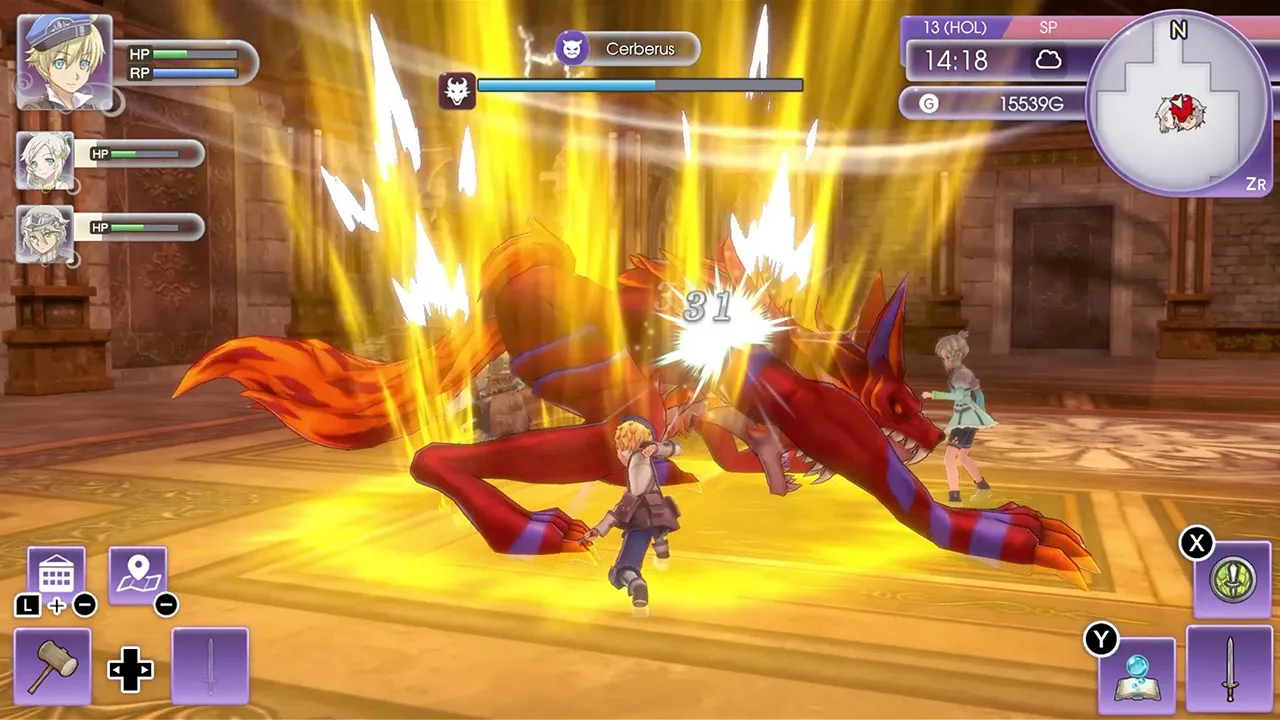Select the green-haired party member portrait

(x=45, y=160)
